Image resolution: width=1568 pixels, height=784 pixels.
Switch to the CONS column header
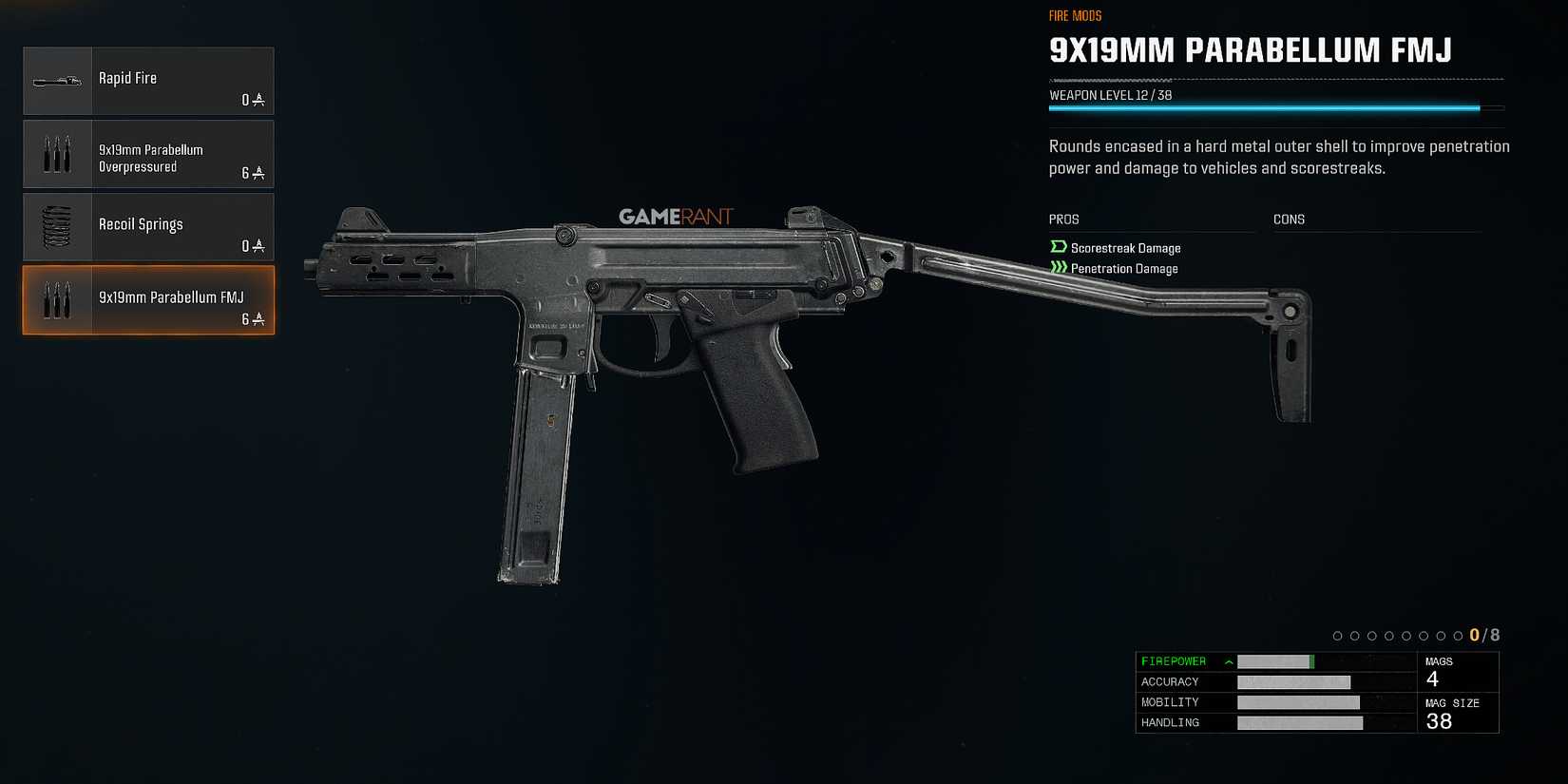[x=1289, y=219]
